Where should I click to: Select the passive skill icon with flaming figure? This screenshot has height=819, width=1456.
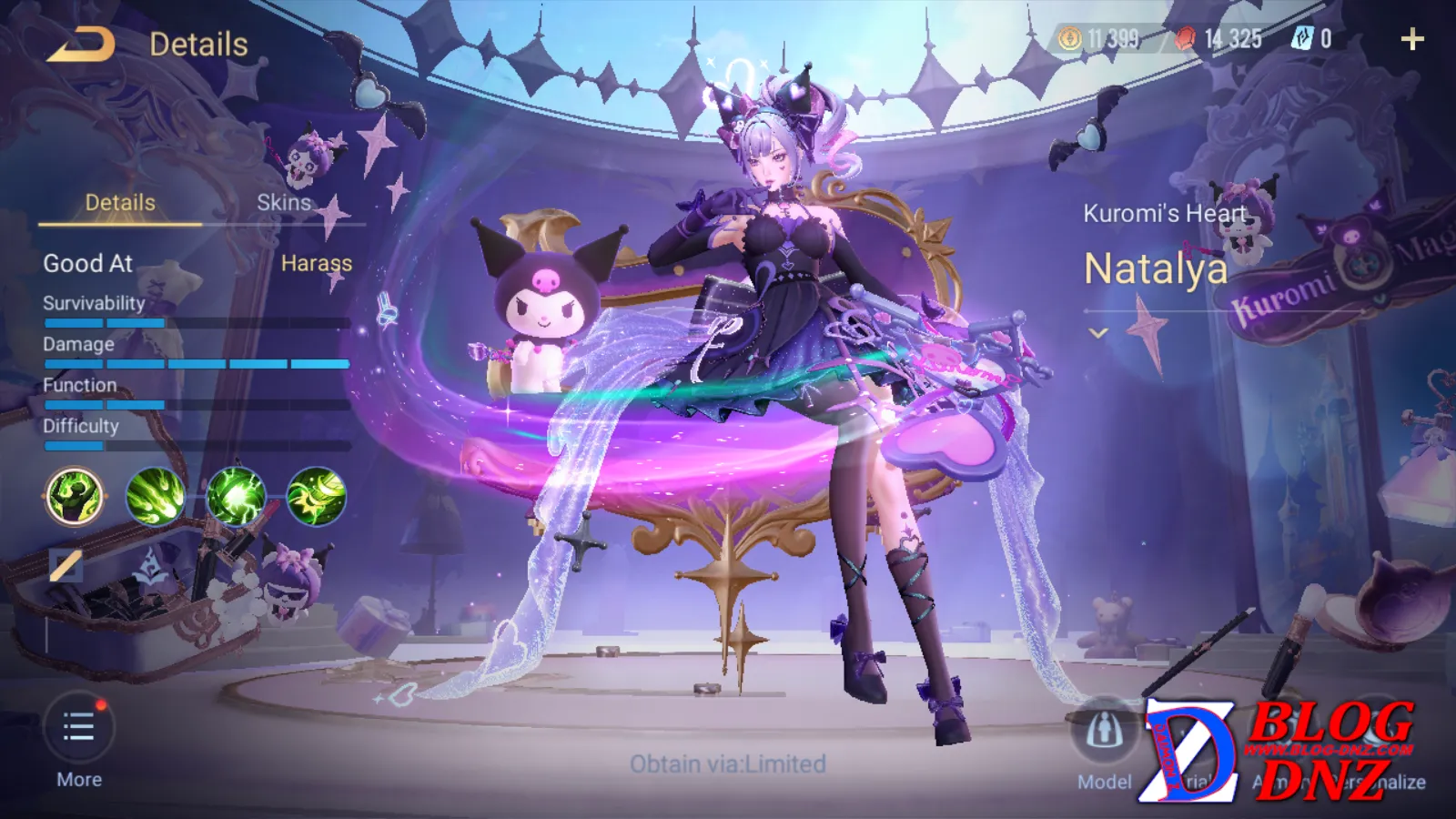tap(75, 496)
